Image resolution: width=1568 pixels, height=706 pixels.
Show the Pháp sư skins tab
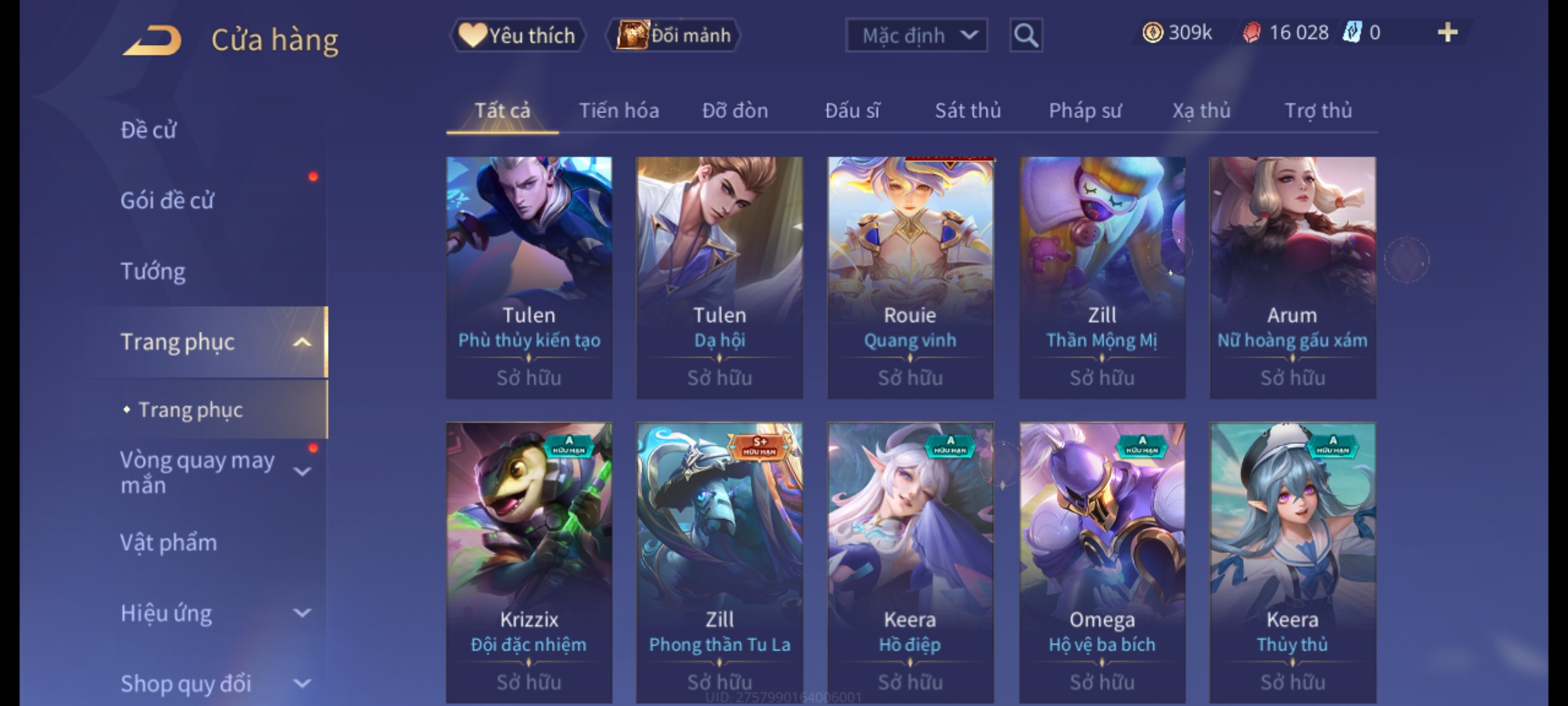[1085, 111]
